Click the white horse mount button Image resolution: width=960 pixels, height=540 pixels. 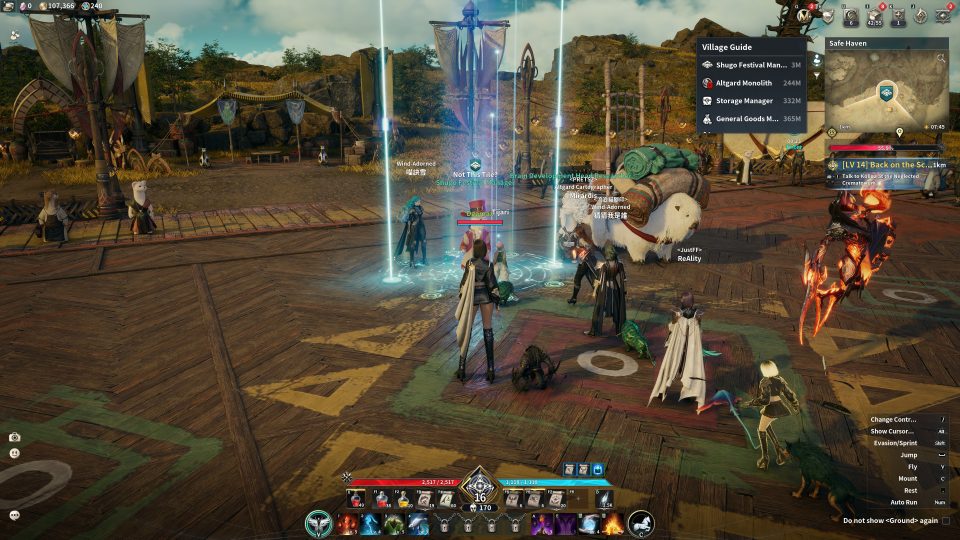pyautogui.click(x=641, y=523)
